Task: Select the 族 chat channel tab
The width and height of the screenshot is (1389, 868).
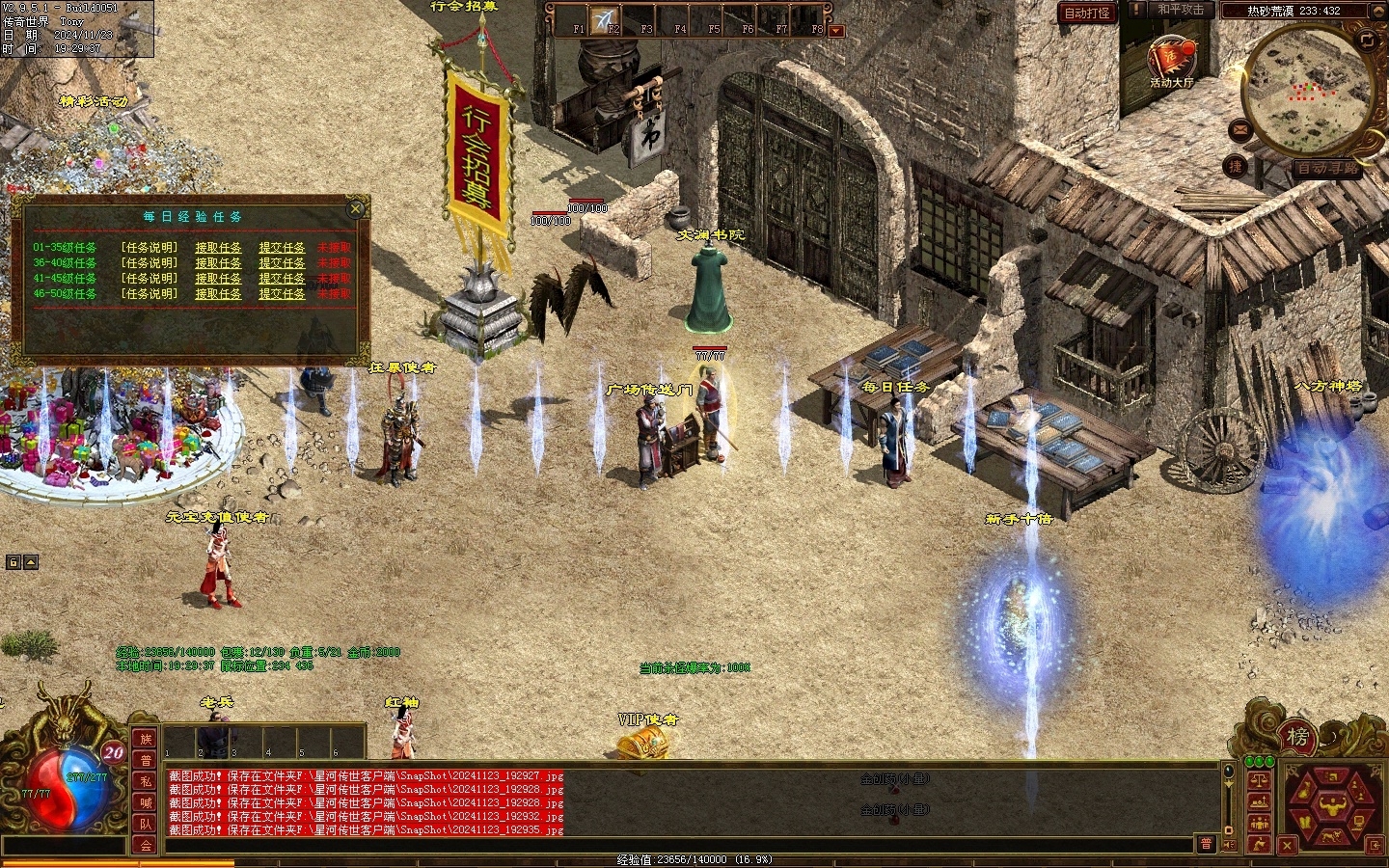Action: click(x=146, y=740)
